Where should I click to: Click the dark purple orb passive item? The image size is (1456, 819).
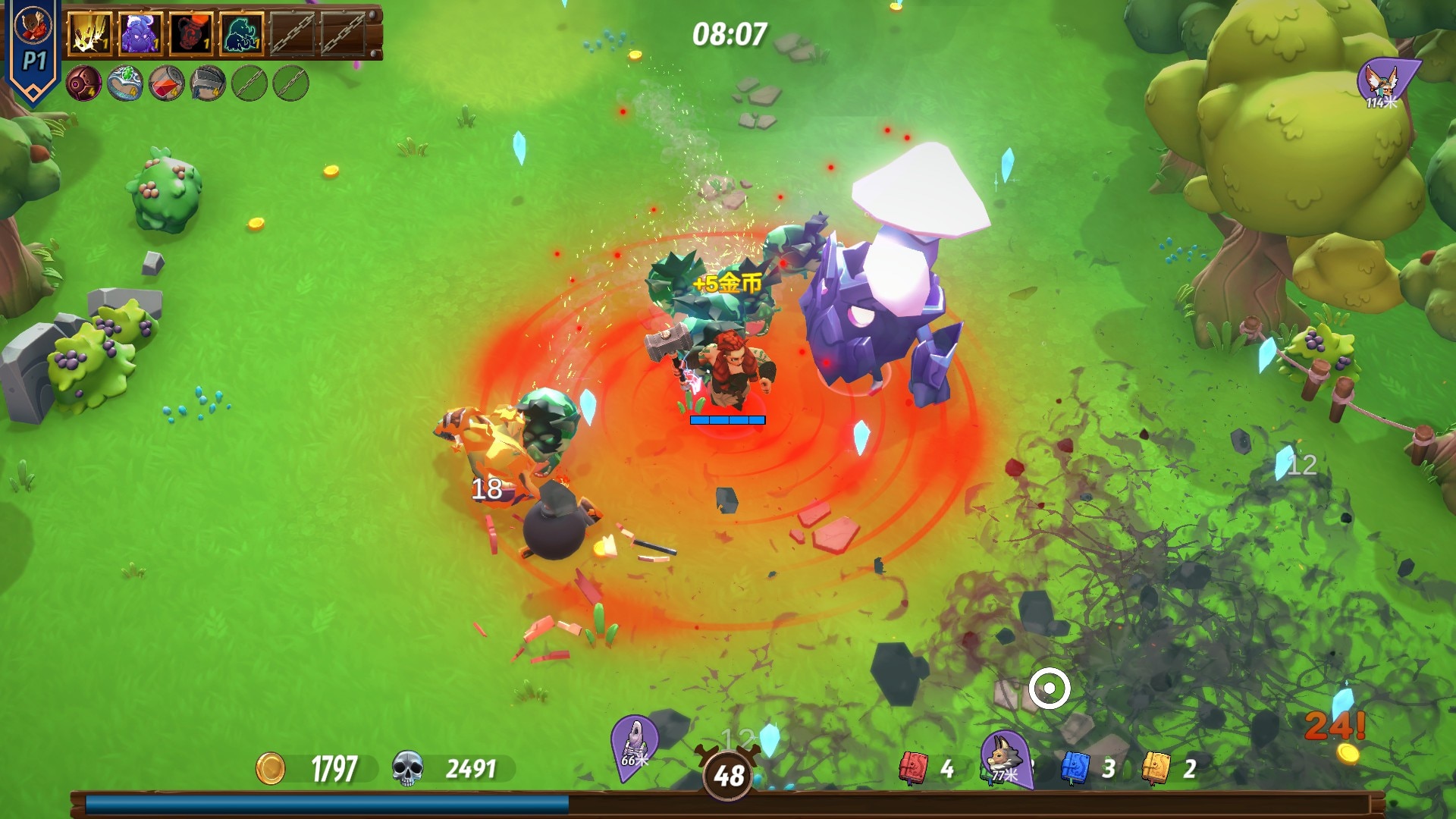pos(83,83)
